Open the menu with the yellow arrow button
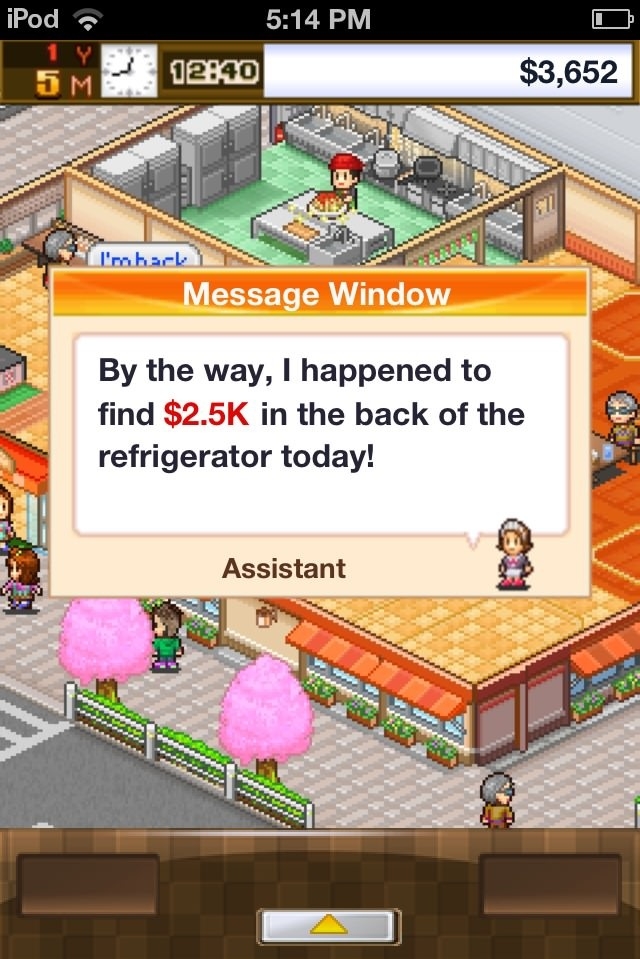The image size is (640, 959). [x=329, y=927]
